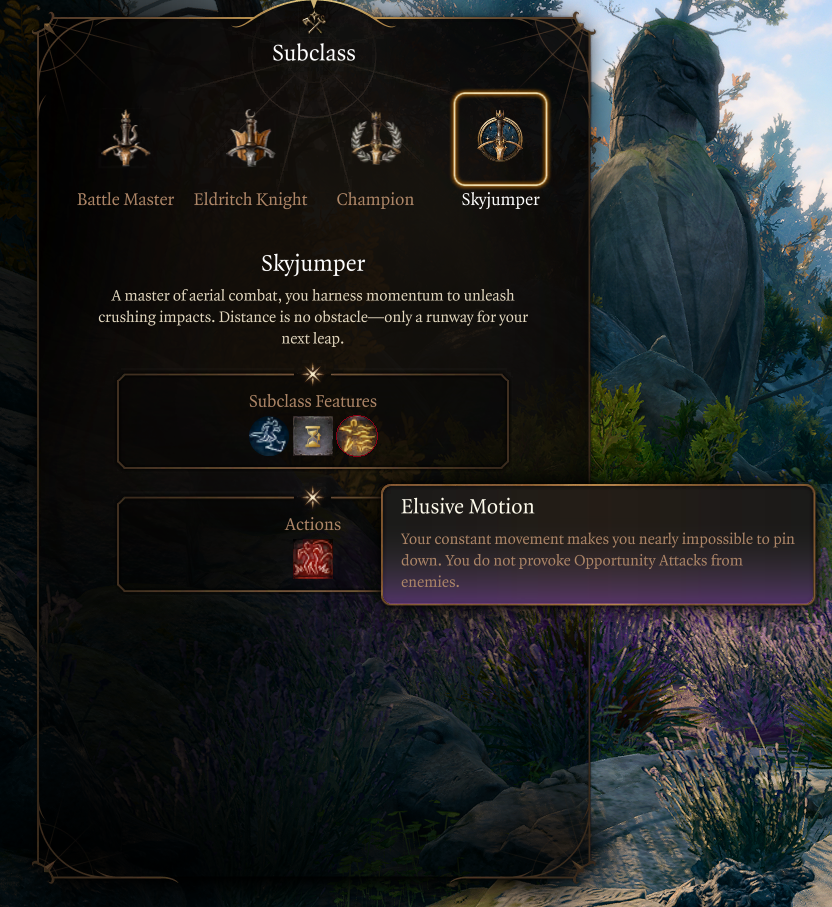
Task: Click the highlighted Skyjumper subclass icon
Action: (x=500, y=139)
